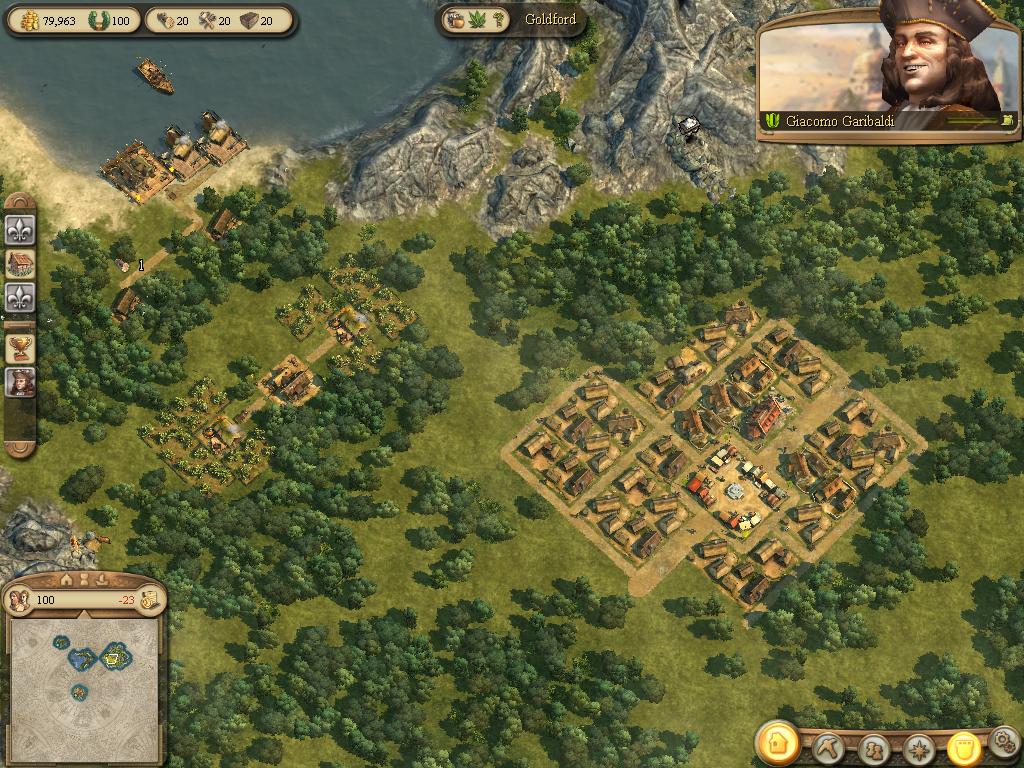Viewport: 1024px width, 768px height.
Task: Open the trophy achievements entry
Action: (20, 347)
